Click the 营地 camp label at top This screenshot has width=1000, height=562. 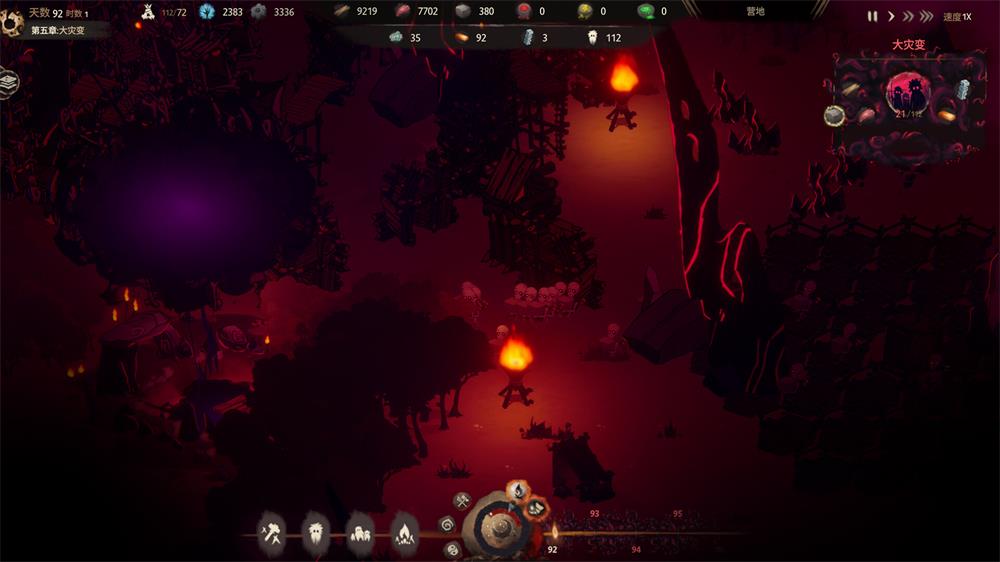(755, 12)
